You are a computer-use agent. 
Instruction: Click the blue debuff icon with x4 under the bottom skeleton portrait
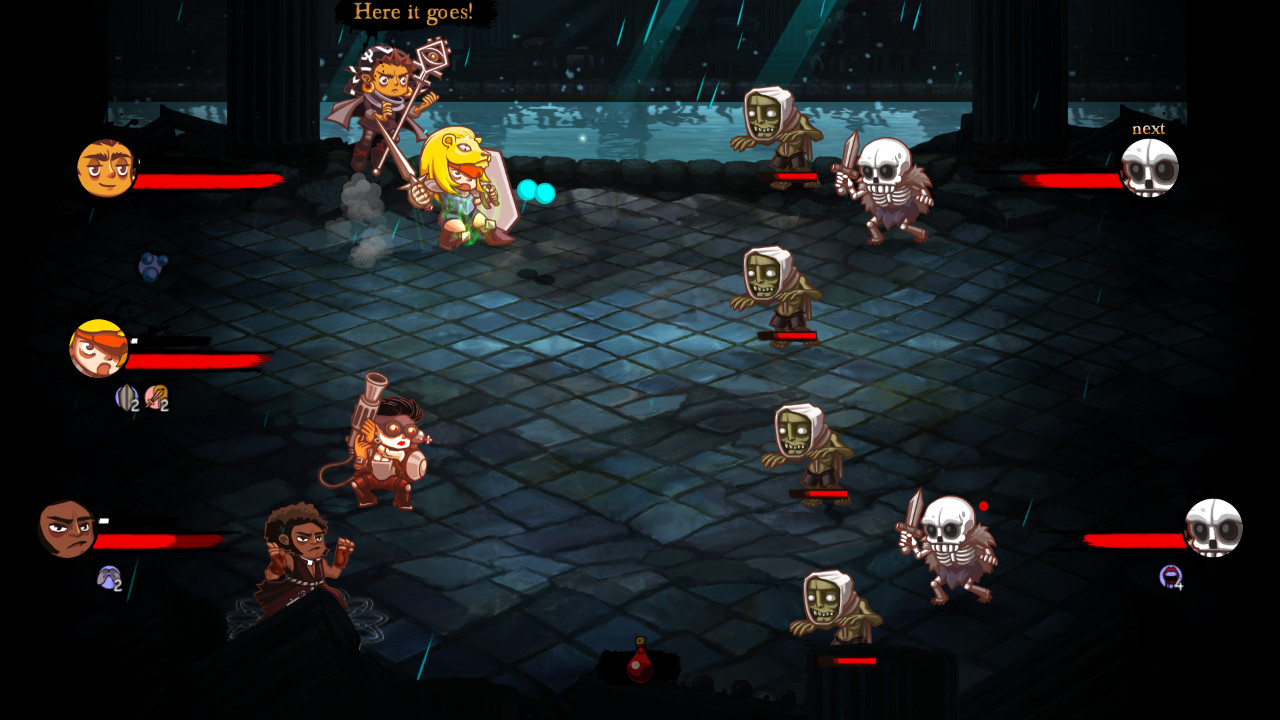1171,577
